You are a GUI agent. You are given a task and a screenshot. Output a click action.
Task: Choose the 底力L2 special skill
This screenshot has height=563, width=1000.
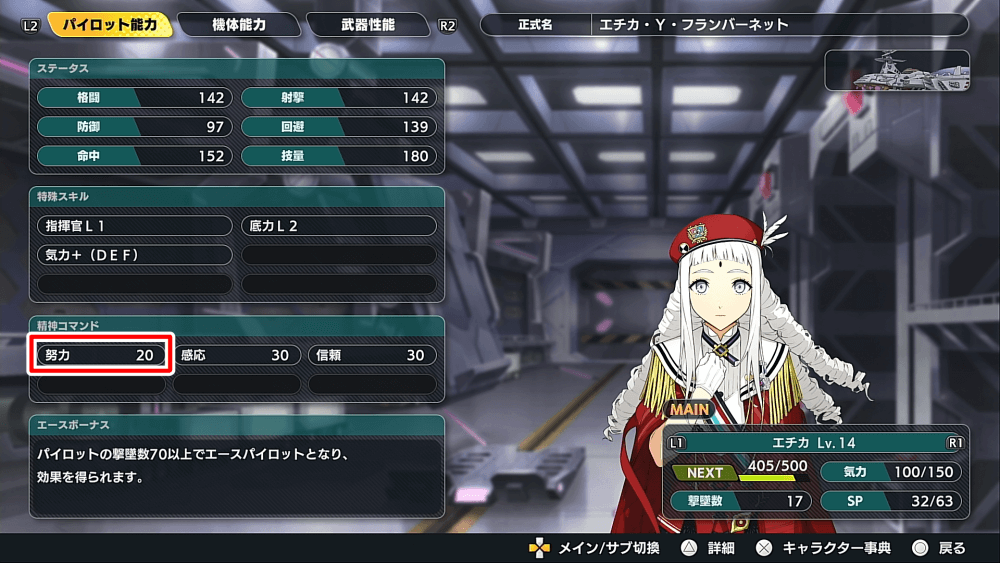click(339, 226)
